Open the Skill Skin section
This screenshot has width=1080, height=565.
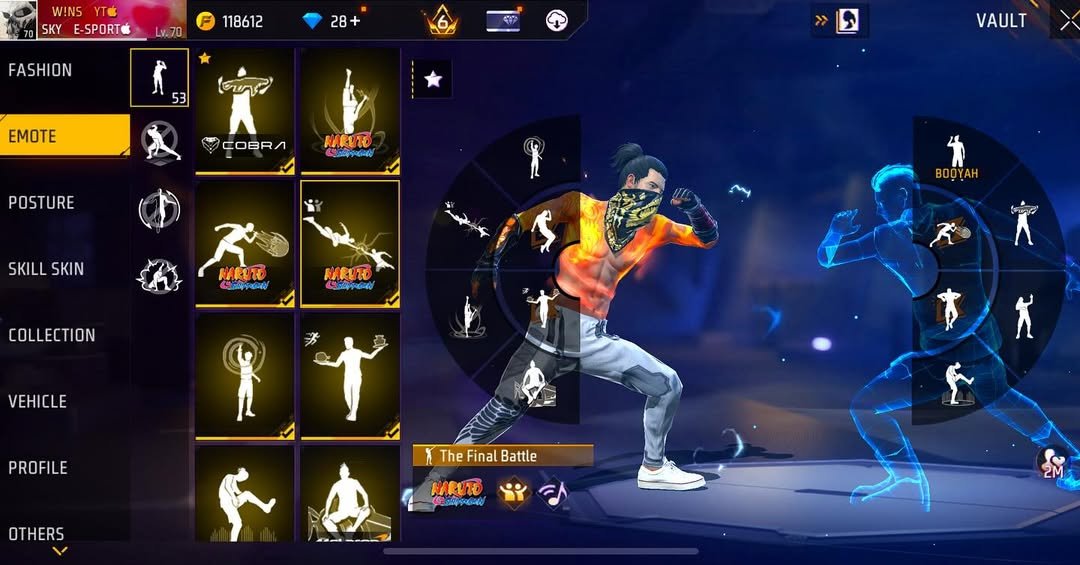[x=46, y=269]
